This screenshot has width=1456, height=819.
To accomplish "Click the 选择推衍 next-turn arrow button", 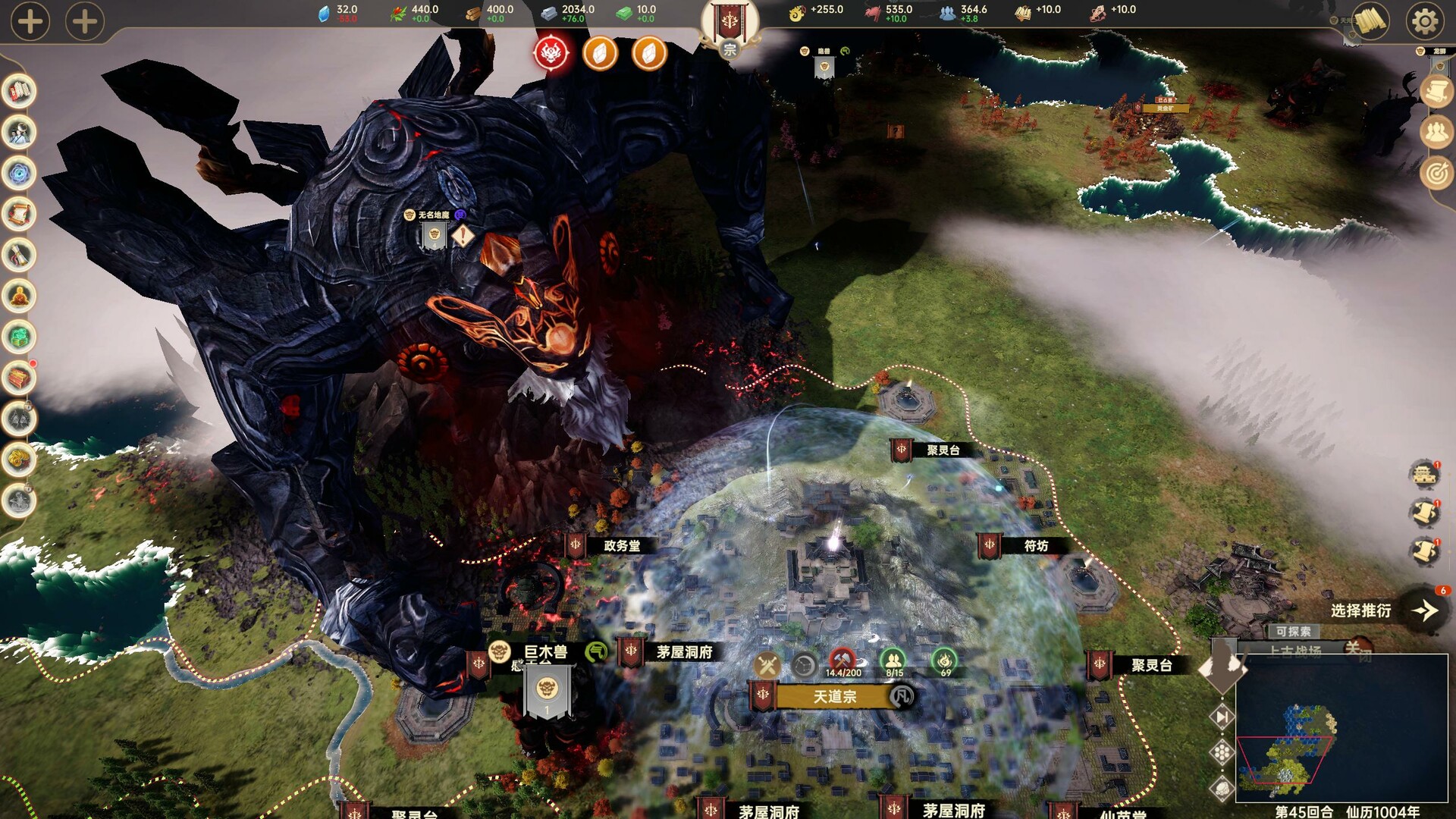I will 1425,610.
